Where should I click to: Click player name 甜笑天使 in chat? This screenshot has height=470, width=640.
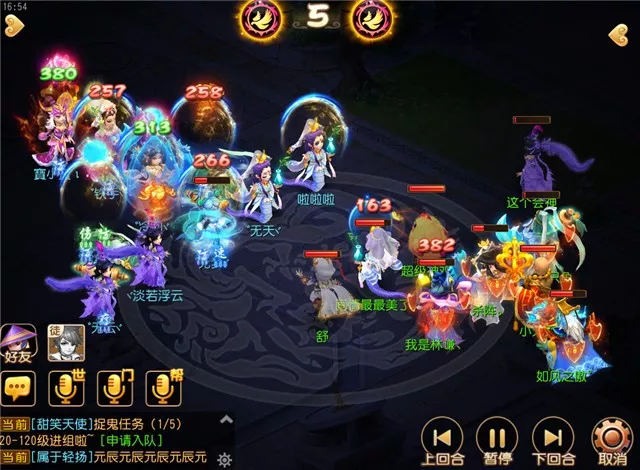(62, 424)
